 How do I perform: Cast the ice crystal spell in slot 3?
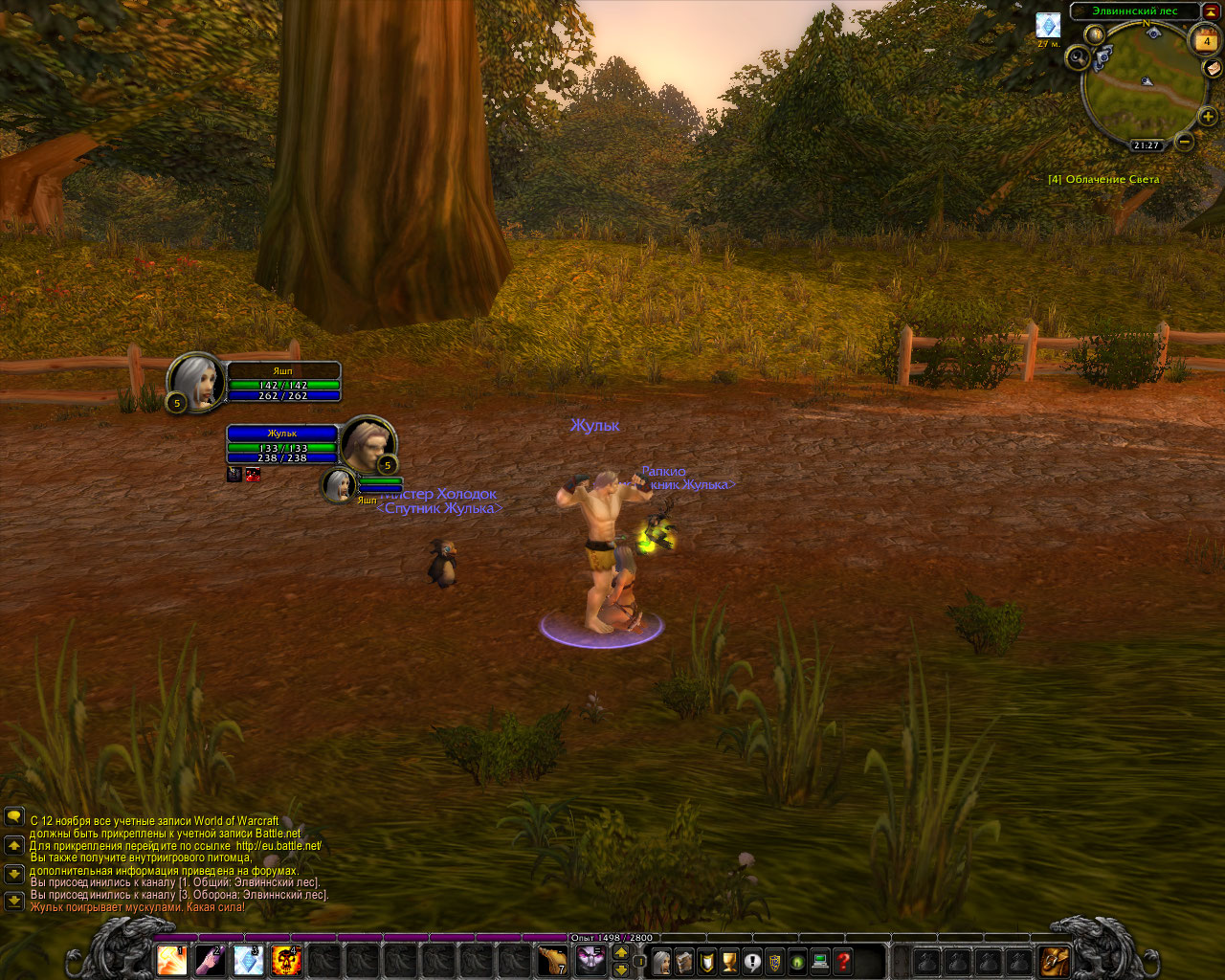pyautogui.click(x=249, y=960)
